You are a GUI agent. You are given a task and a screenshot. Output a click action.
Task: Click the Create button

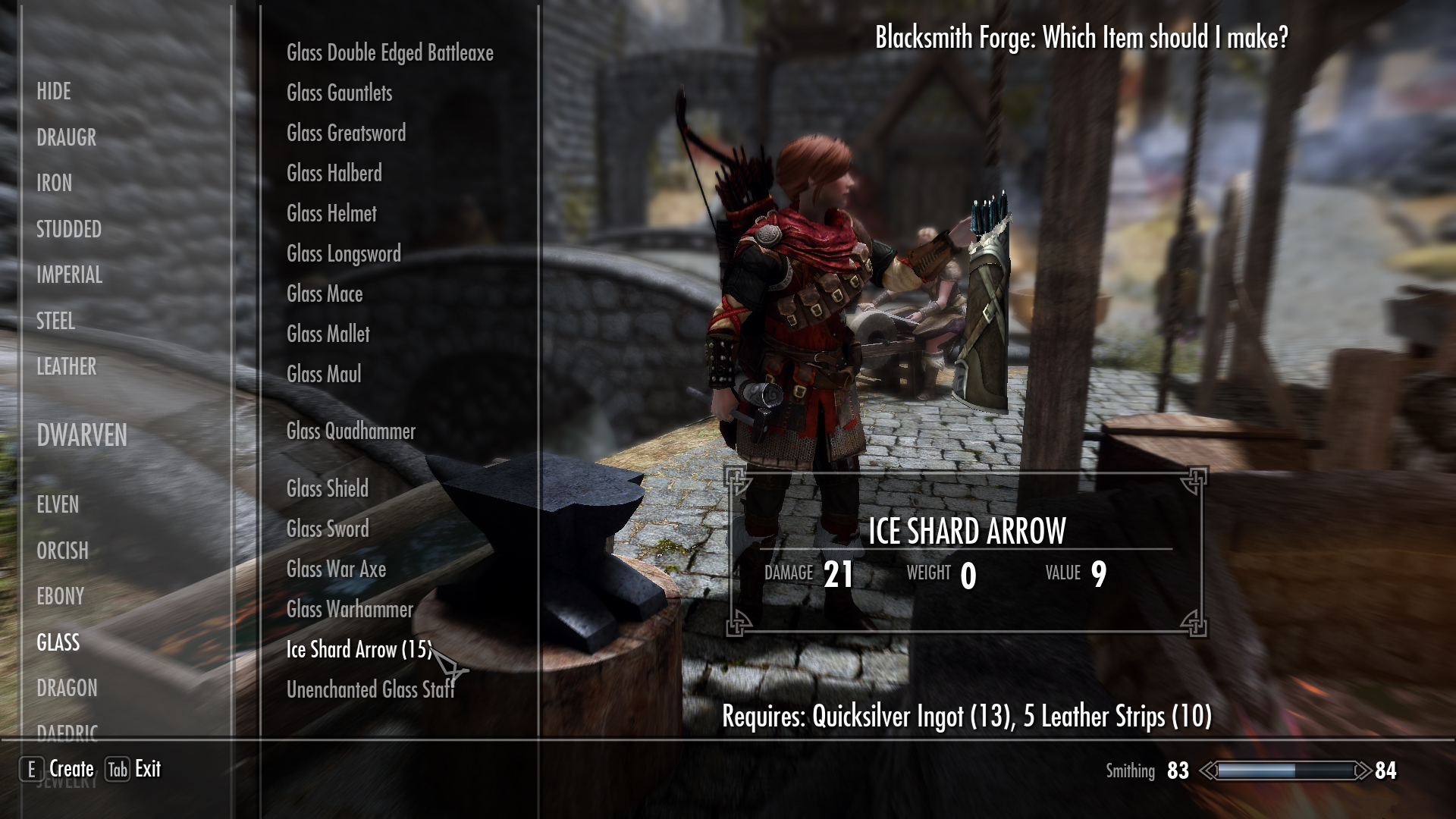coord(61,769)
